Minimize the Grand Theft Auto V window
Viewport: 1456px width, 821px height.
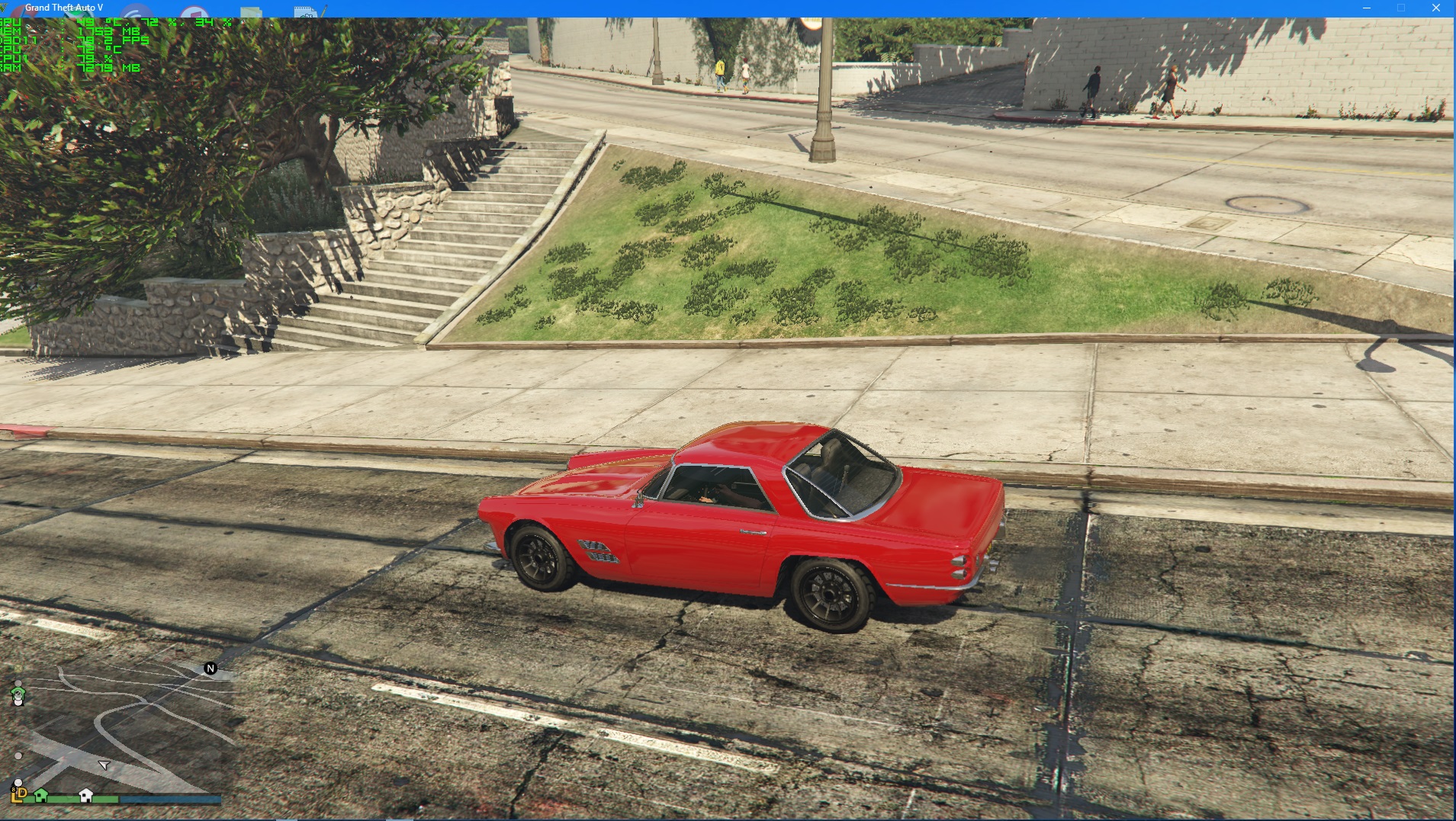click(1366, 8)
